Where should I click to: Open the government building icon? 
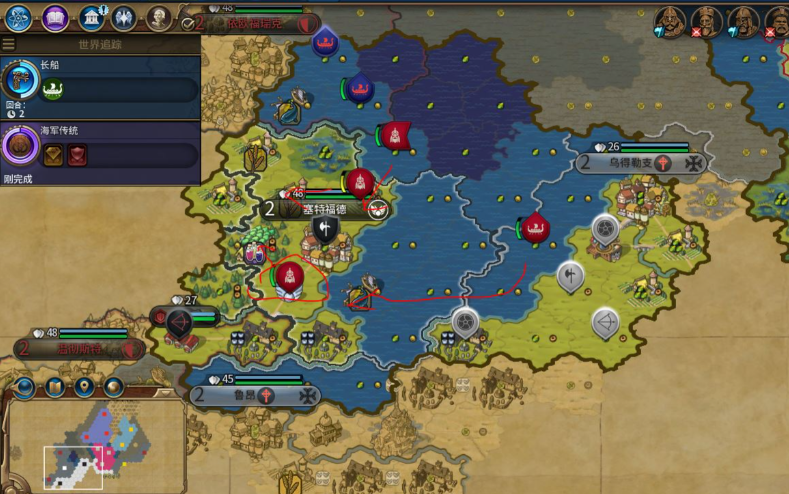(92, 17)
